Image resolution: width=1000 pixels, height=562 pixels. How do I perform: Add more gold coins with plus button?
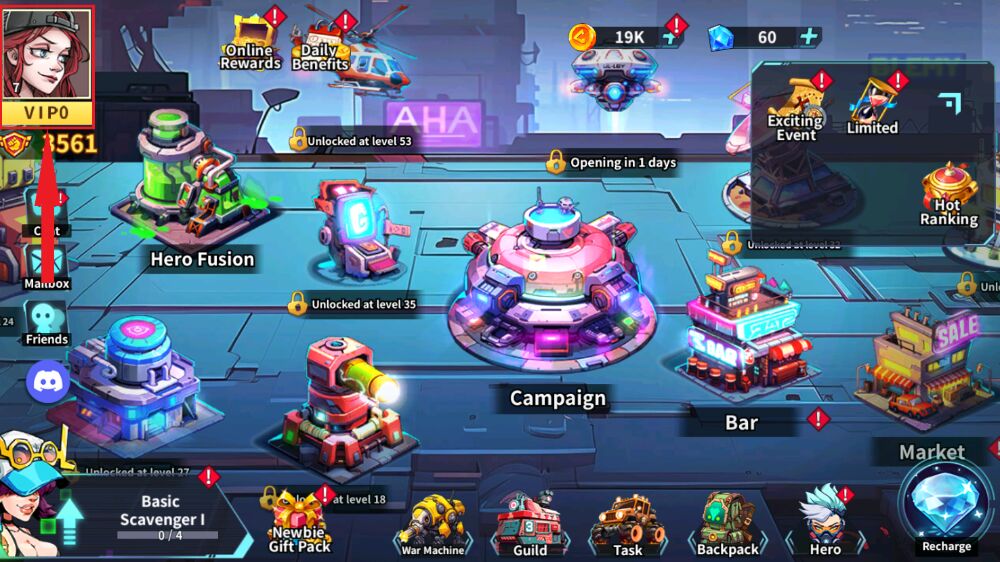[x=669, y=38]
